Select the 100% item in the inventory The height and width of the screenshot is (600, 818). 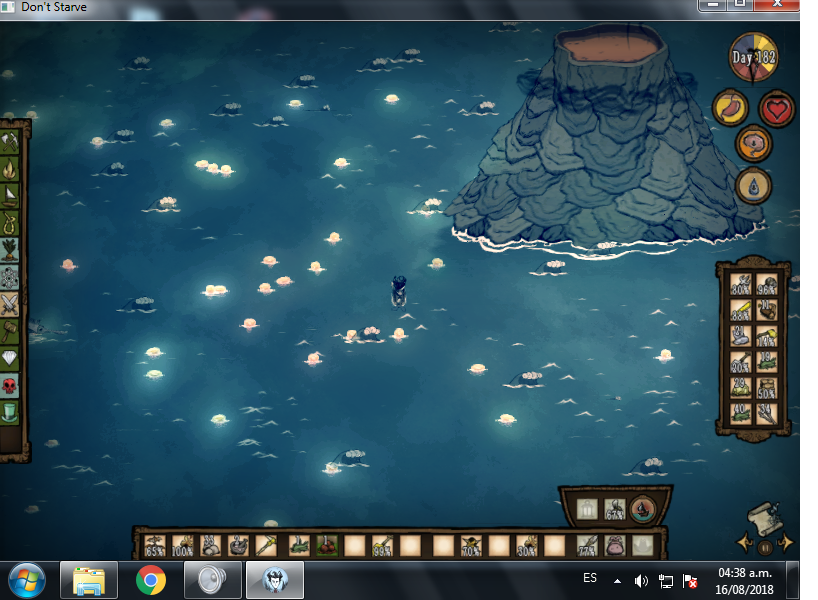183,546
